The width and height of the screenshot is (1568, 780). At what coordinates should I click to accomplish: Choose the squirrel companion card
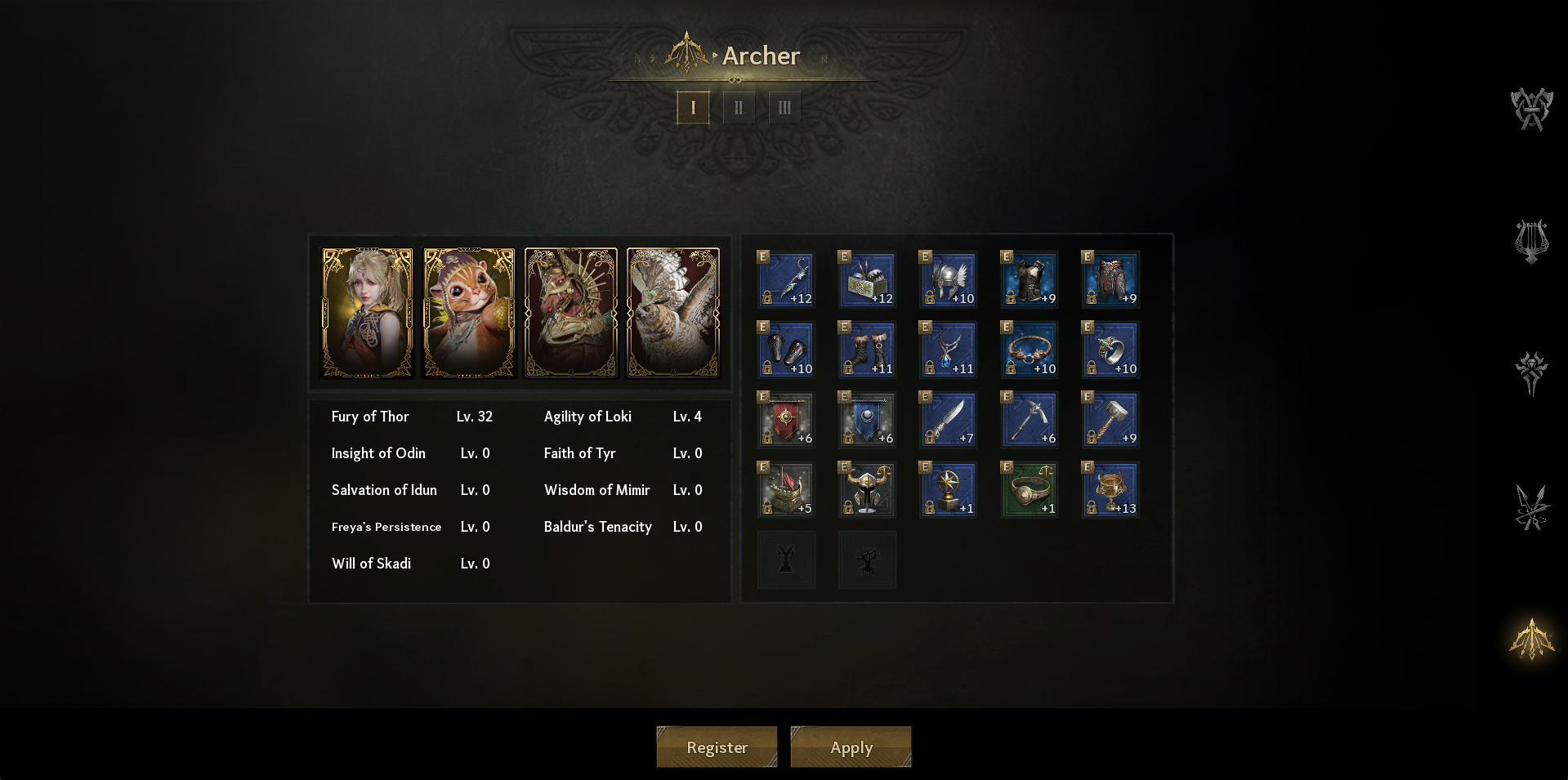pyautogui.click(x=469, y=313)
